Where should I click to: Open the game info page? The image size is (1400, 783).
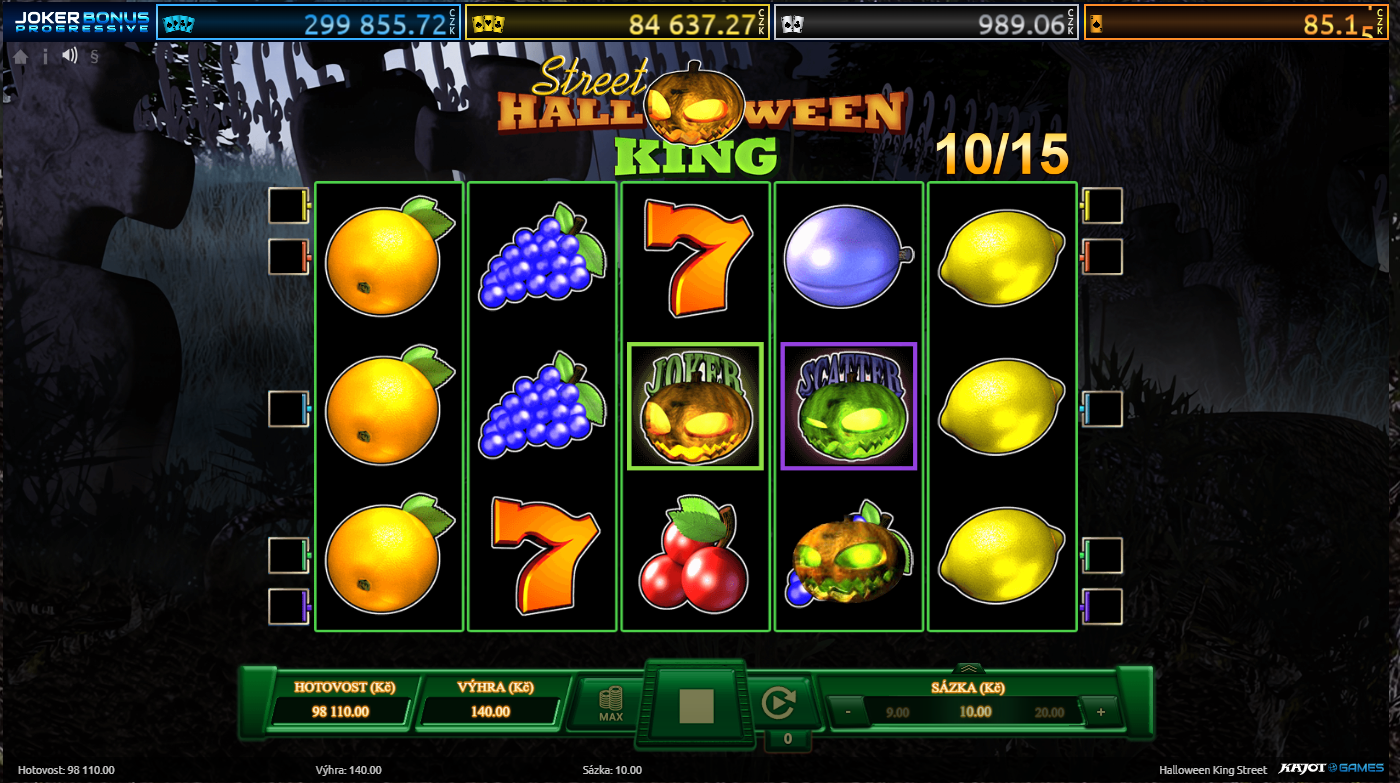pyautogui.click(x=45, y=56)
